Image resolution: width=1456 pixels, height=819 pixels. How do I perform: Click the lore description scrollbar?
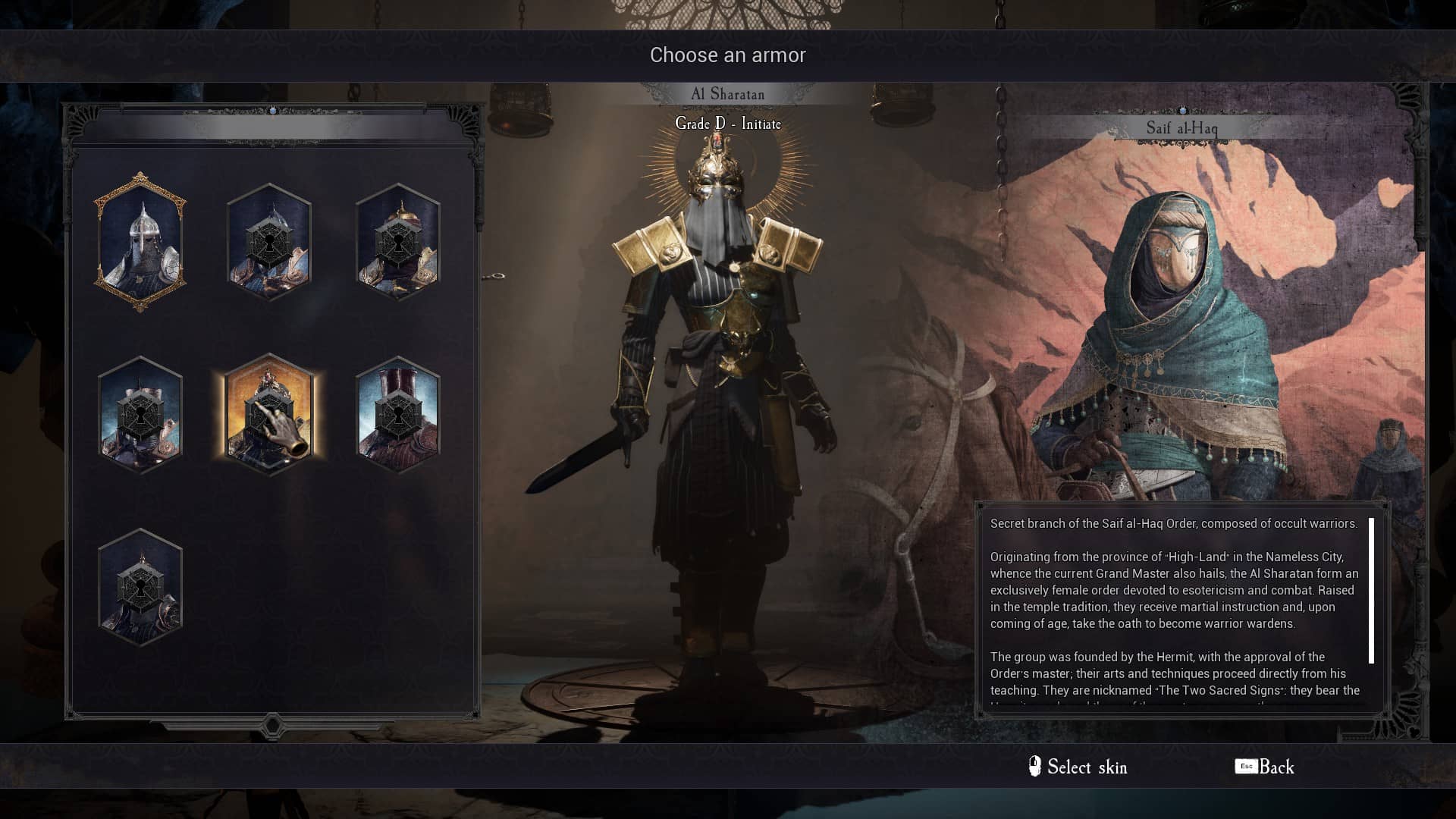coord(1371,590)
